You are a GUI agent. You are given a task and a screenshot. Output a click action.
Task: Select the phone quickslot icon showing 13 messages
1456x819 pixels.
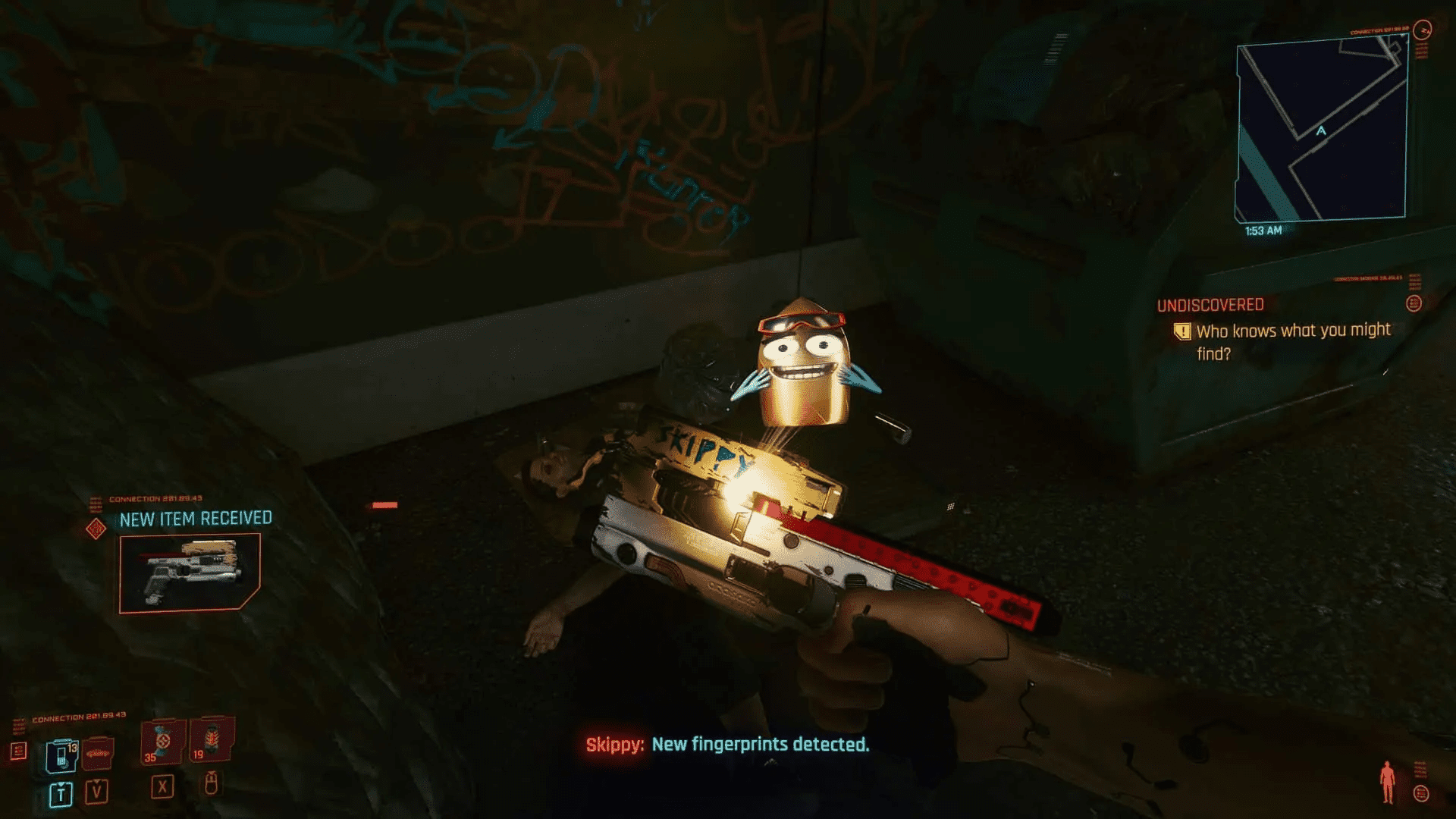point(62,755)
